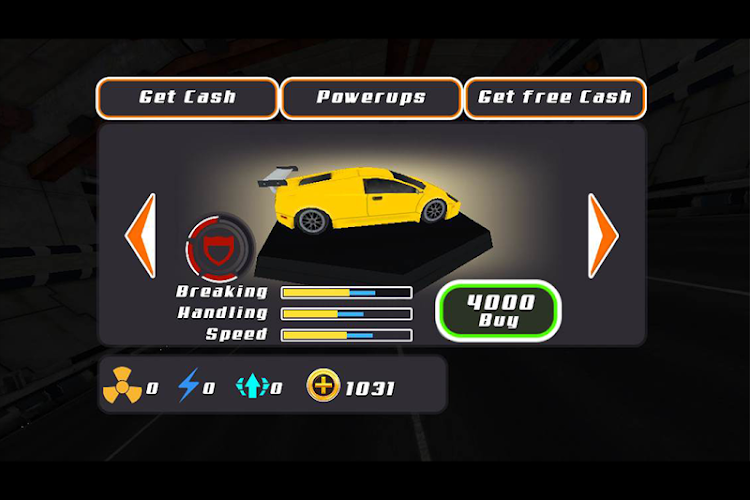Viewport: 750px width, 500px height.
Task: Show the next car with right arrow
Action: [603, 235]
